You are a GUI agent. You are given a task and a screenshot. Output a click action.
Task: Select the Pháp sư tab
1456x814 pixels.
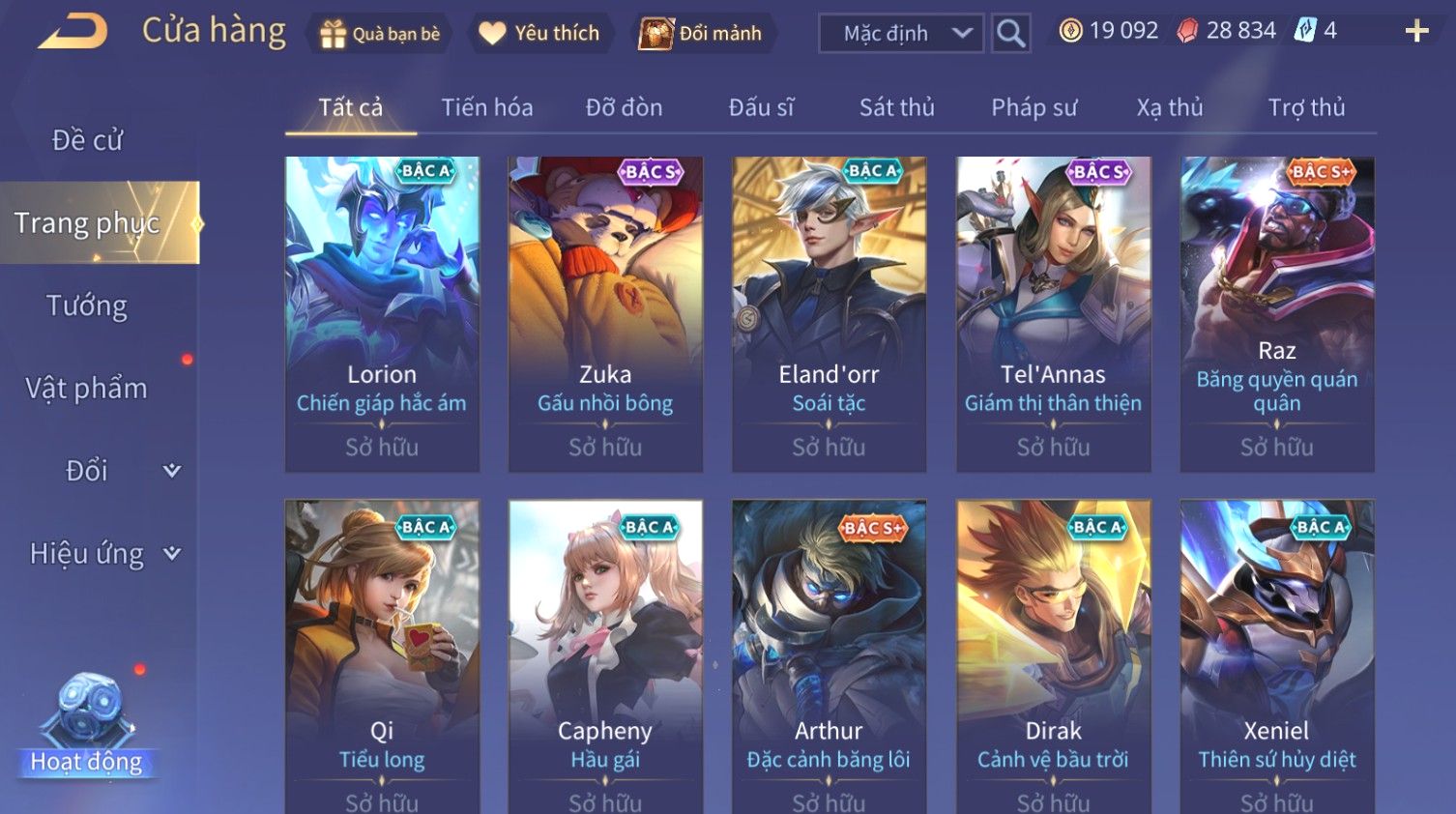(1034, 107)
